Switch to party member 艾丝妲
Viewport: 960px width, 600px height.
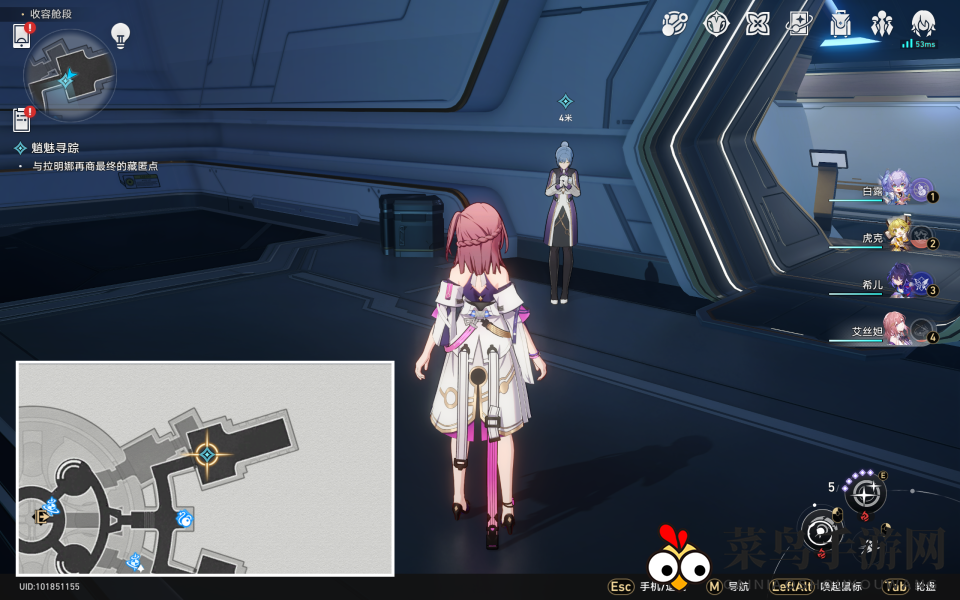pyautogui.click(x=895, y=332)
